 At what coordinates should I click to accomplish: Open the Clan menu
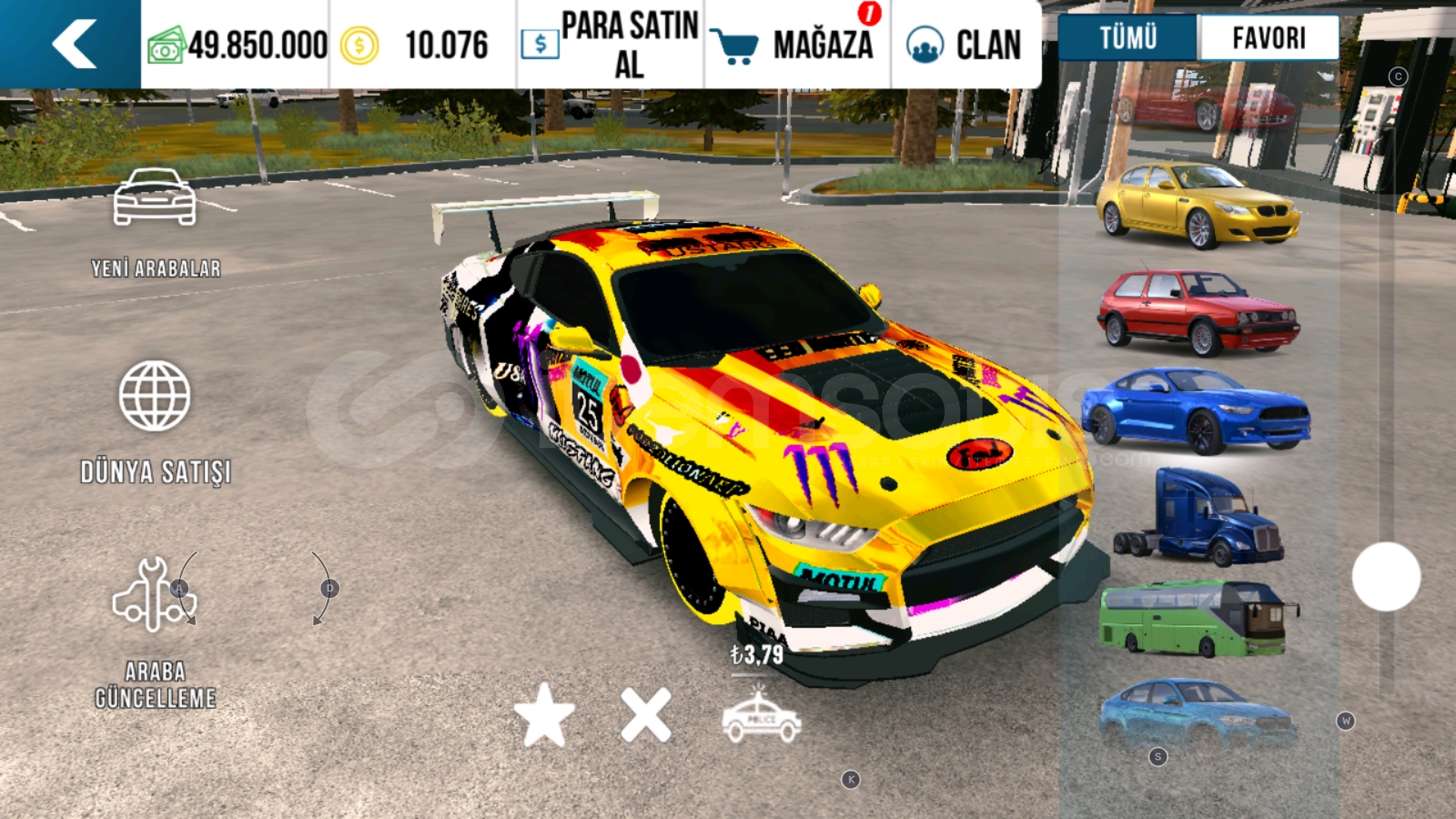(965, 45)
